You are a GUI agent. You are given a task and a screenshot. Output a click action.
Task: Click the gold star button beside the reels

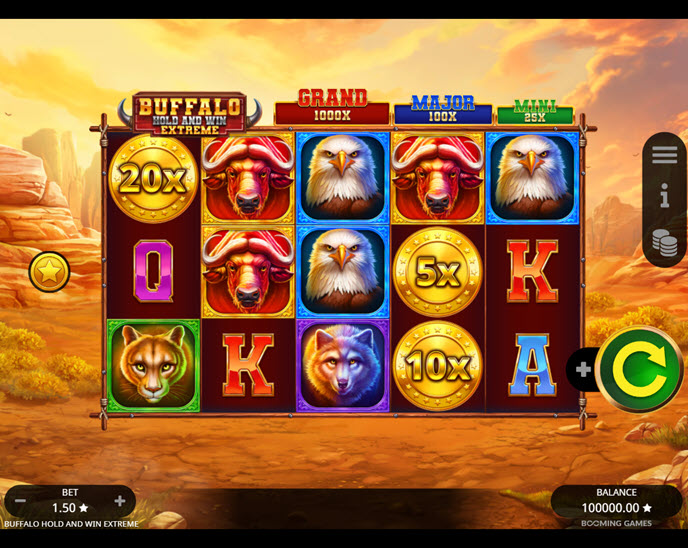click(48, 272)
